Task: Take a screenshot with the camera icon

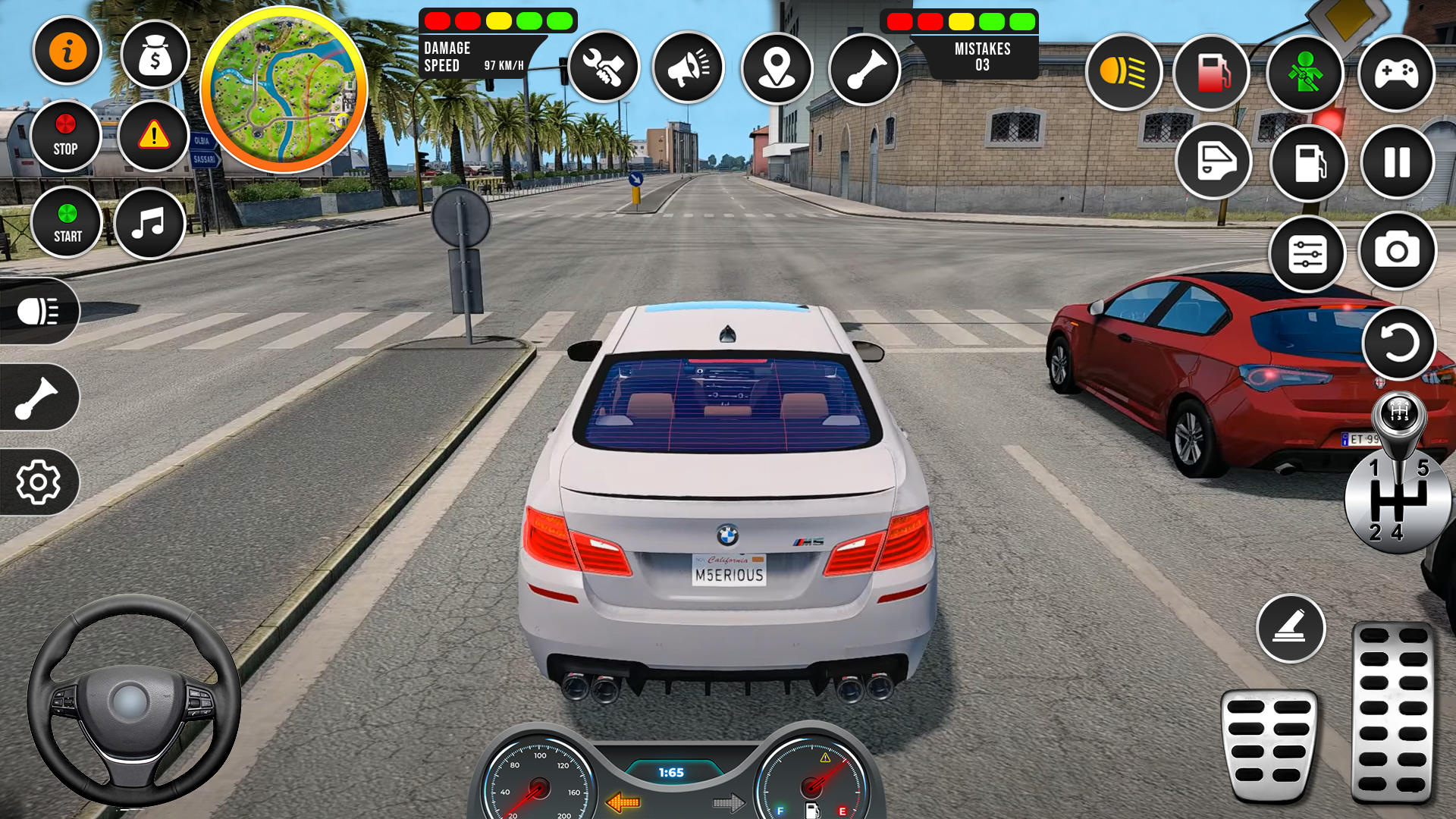Action: coord(1396,250)
